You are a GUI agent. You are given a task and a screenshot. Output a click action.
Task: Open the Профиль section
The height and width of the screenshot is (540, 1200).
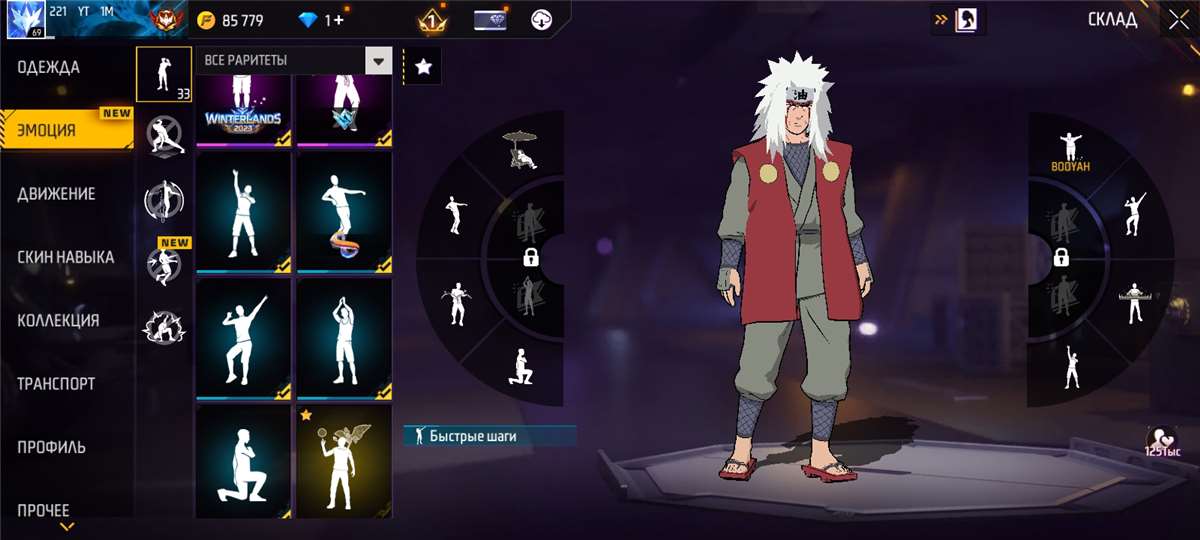point(51,447)
